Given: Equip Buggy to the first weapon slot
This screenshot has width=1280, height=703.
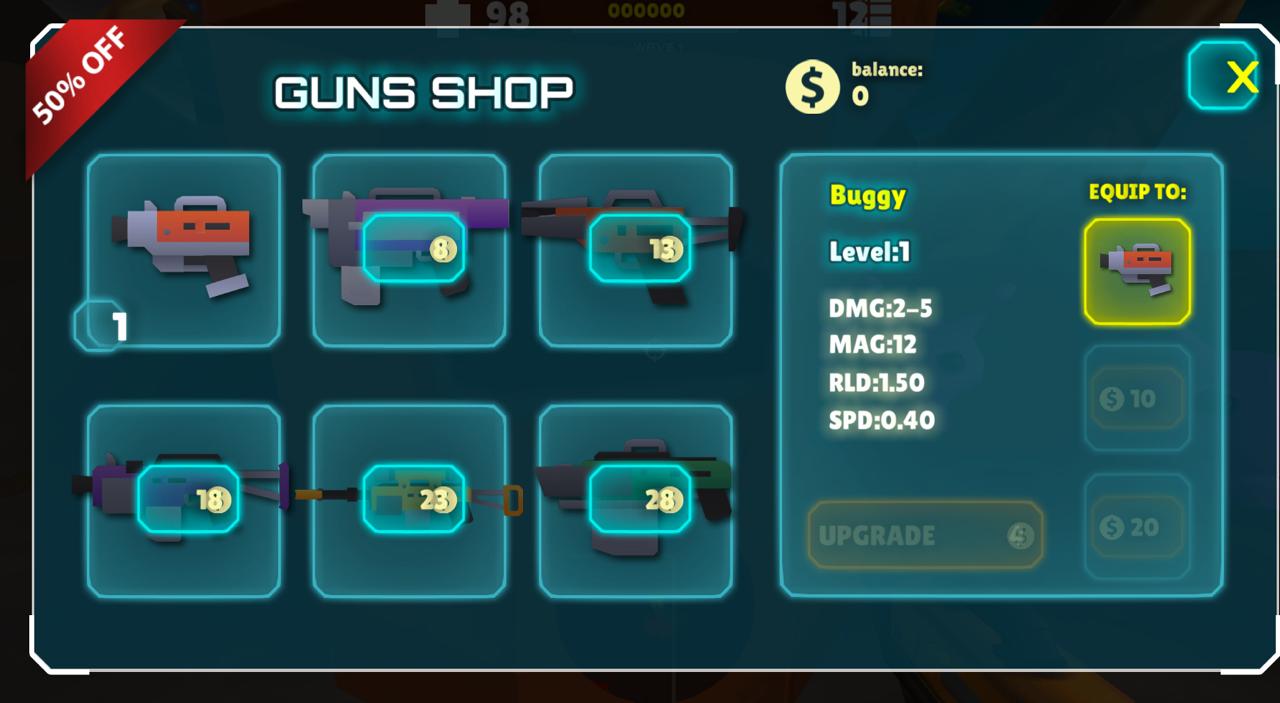Looking at the screenshot, I should (1137, 272).
